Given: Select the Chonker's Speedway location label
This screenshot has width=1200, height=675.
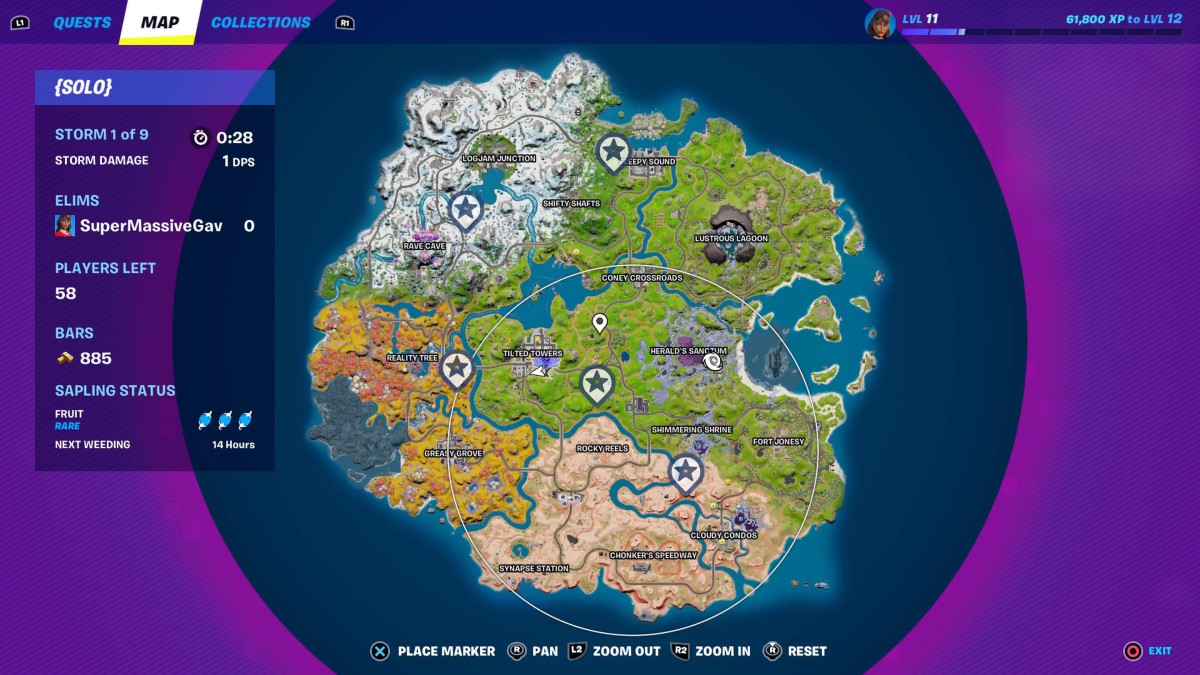Looking at the screenshot, I should tap(653, 555).
